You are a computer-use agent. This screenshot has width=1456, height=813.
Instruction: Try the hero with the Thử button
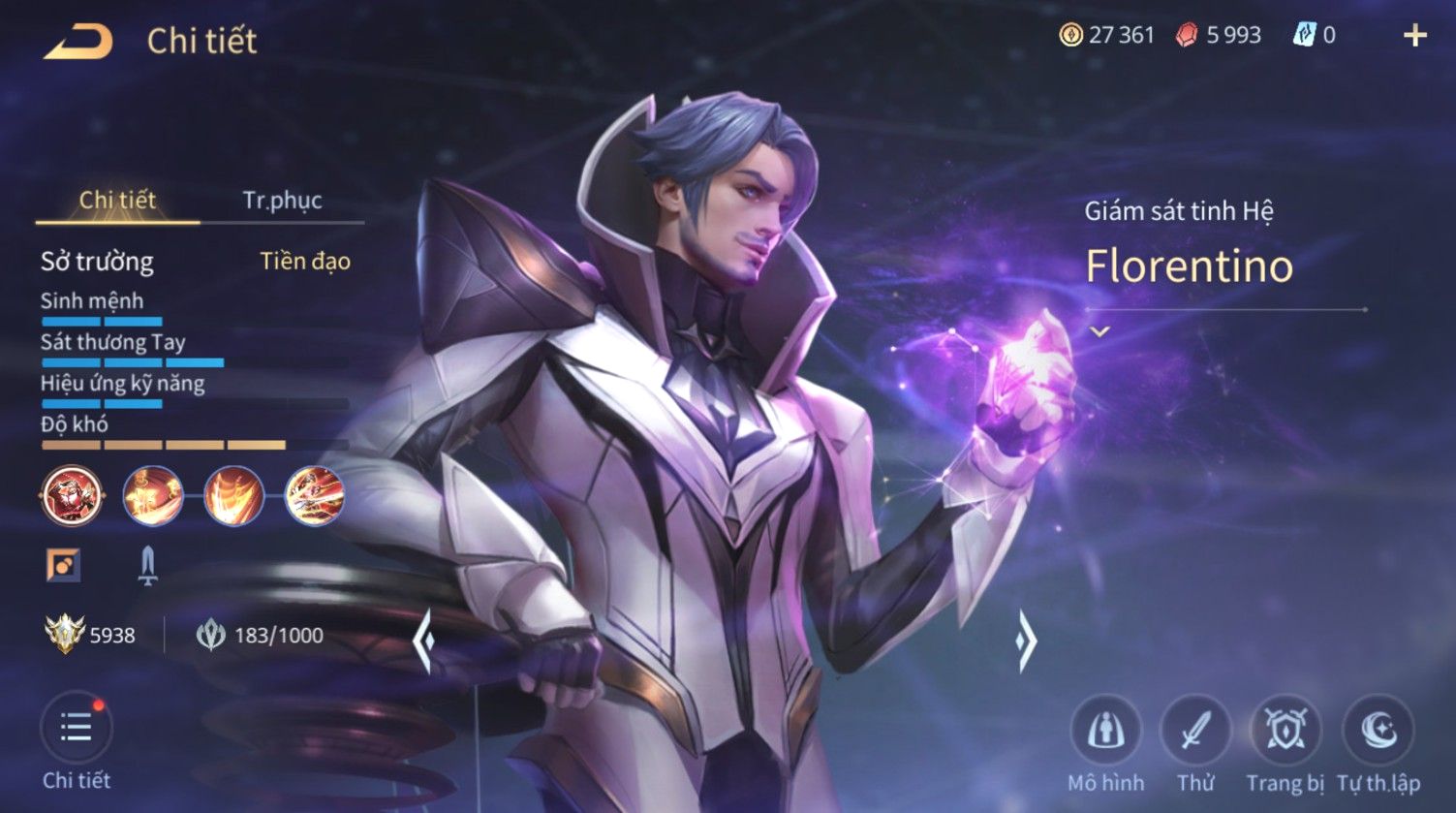(1195, 731)
